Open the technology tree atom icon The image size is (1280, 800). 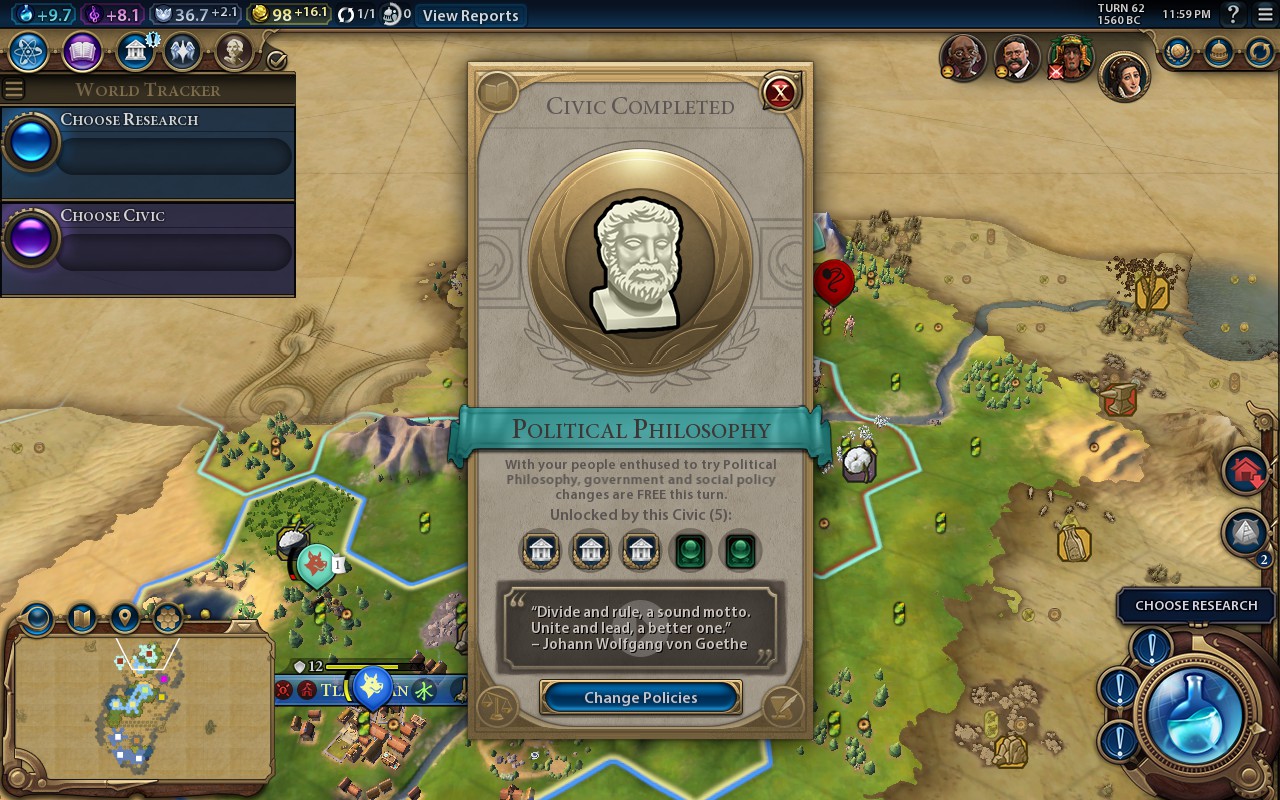[x=30, y=51]
